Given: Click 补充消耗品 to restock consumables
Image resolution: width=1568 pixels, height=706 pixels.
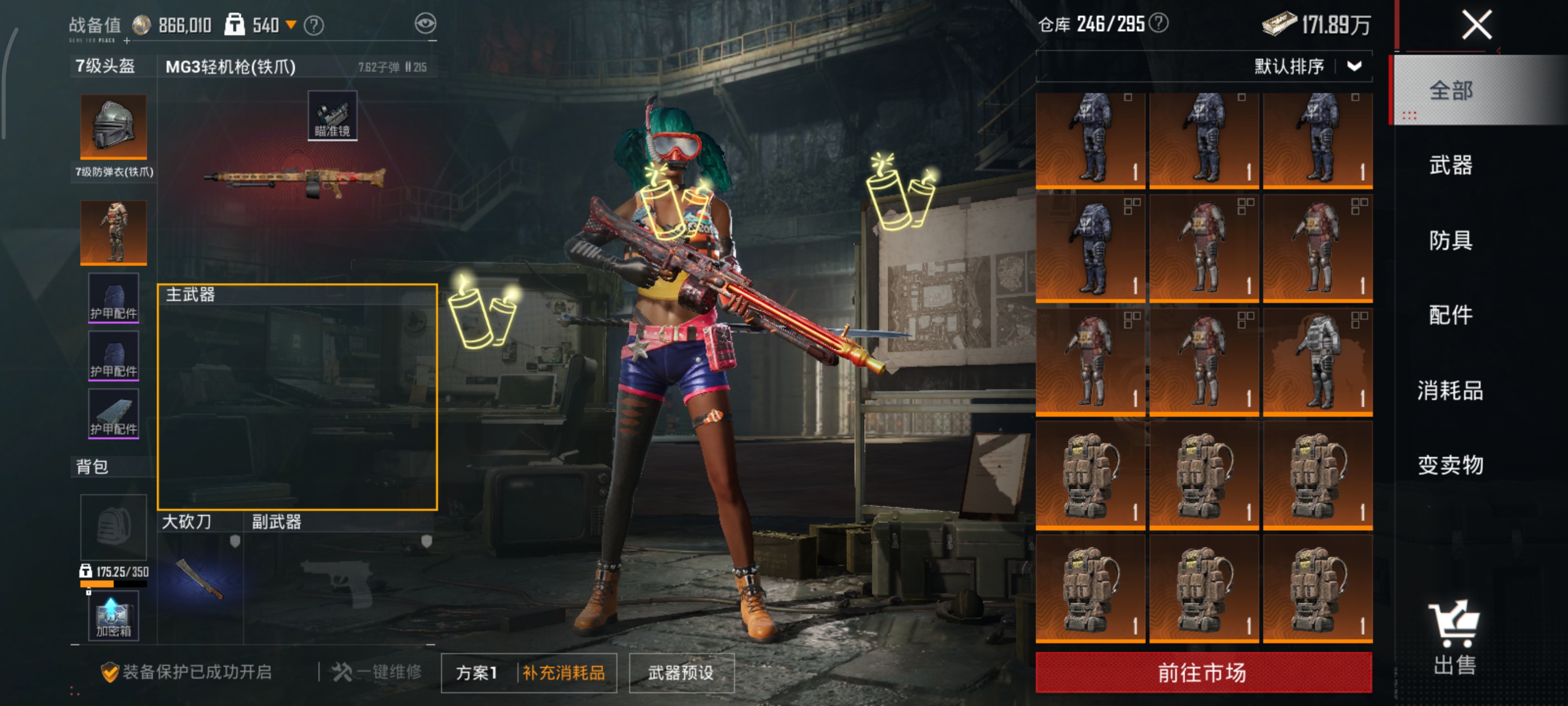Looking at the screenshot, I should [x=564, y=673].
